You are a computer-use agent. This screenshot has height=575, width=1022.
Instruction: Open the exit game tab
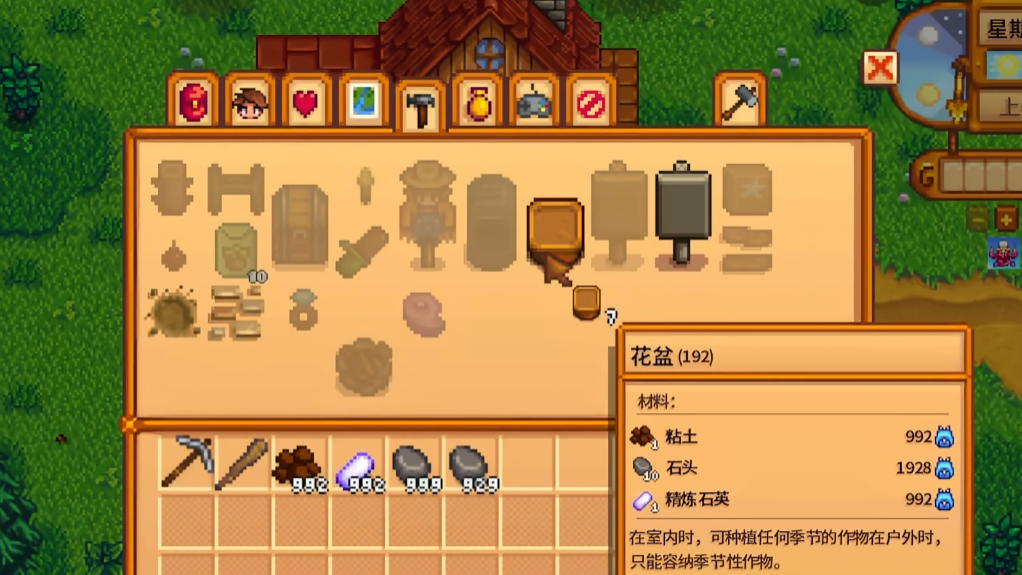point(592,102)
